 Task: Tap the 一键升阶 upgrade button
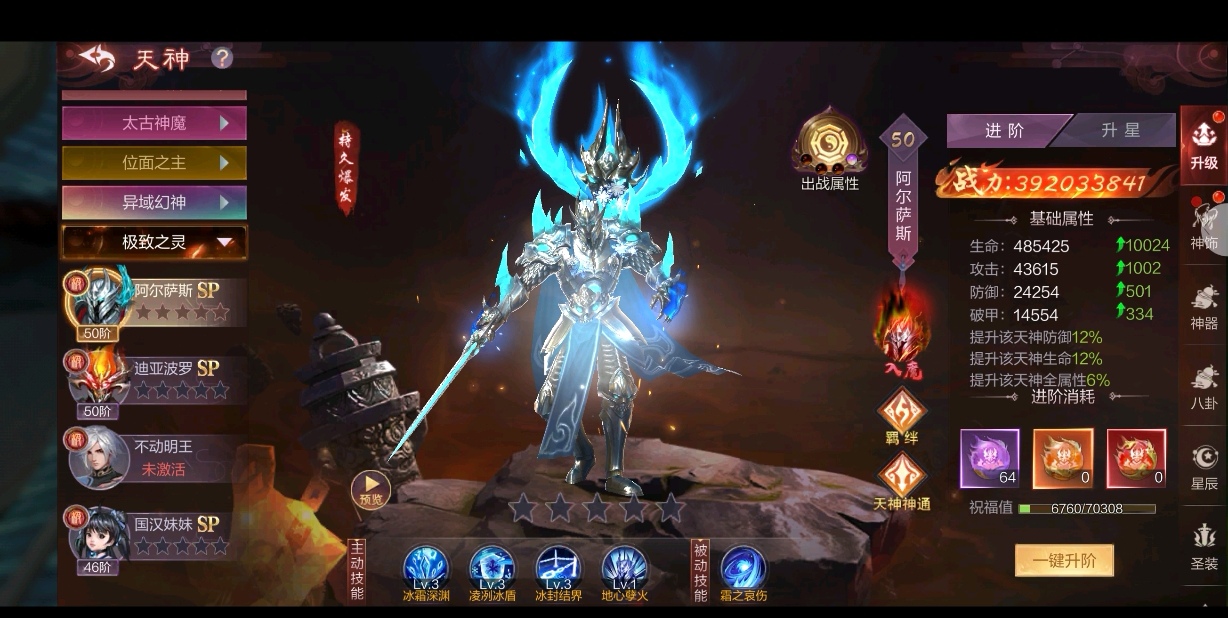(1064, 560)
